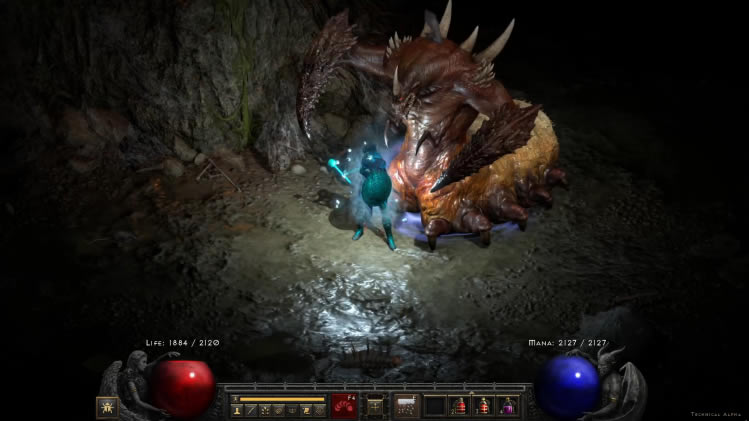This screenshot has height=421, width=749.
Task: Use the purple rejuvenation potion in the belt
Action: pos(508,406)
